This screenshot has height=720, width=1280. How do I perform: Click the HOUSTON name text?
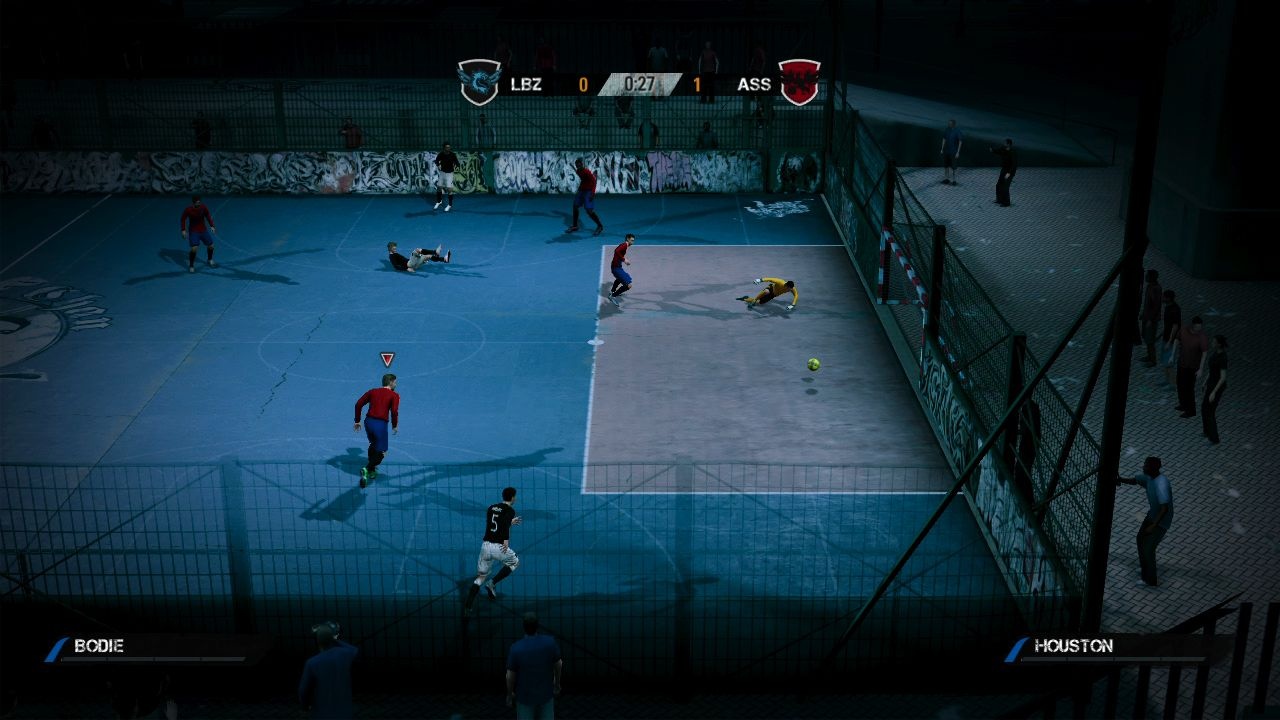(x=1075, y=646)
